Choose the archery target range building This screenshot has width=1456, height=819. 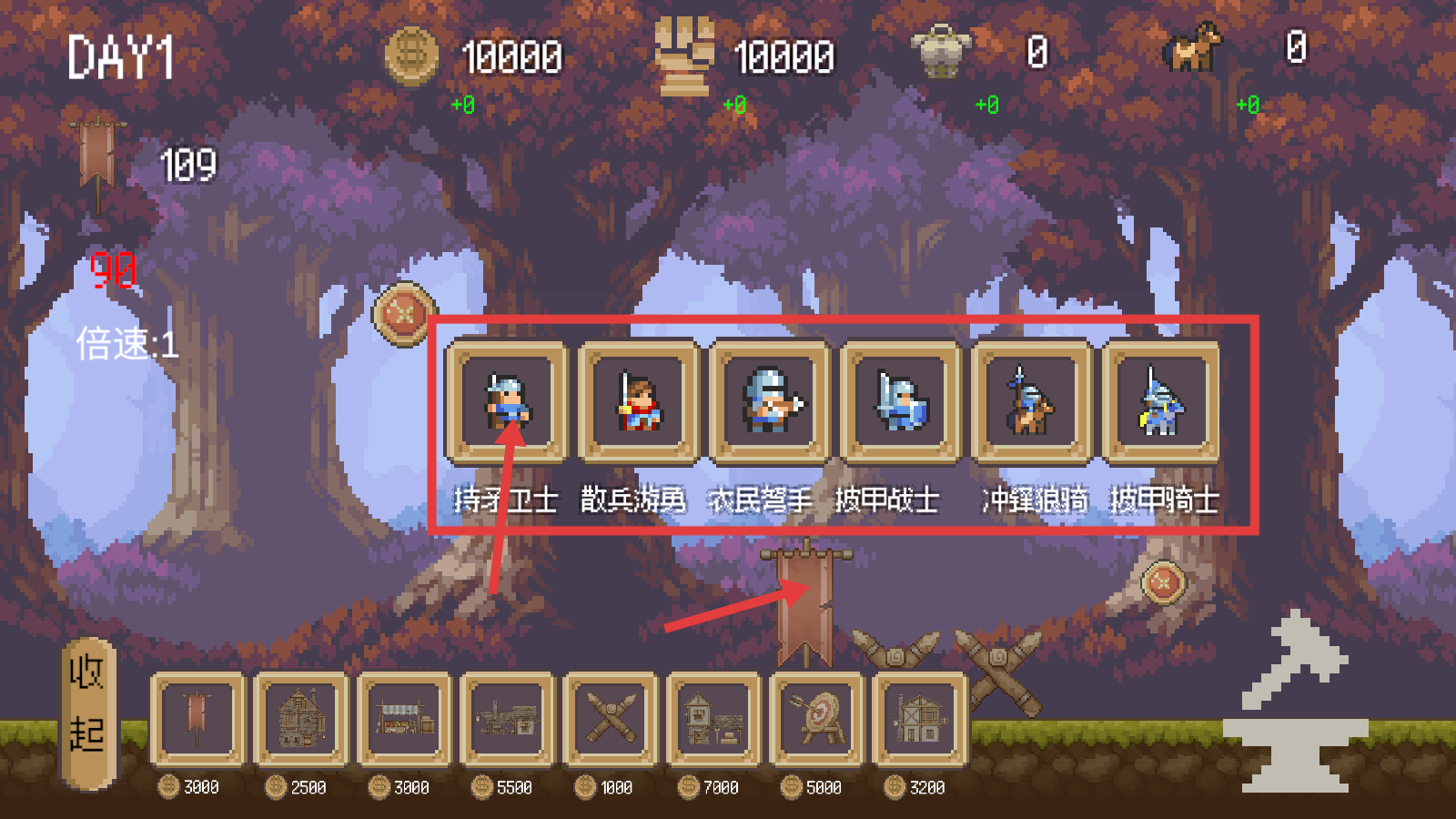click(816, 719)
